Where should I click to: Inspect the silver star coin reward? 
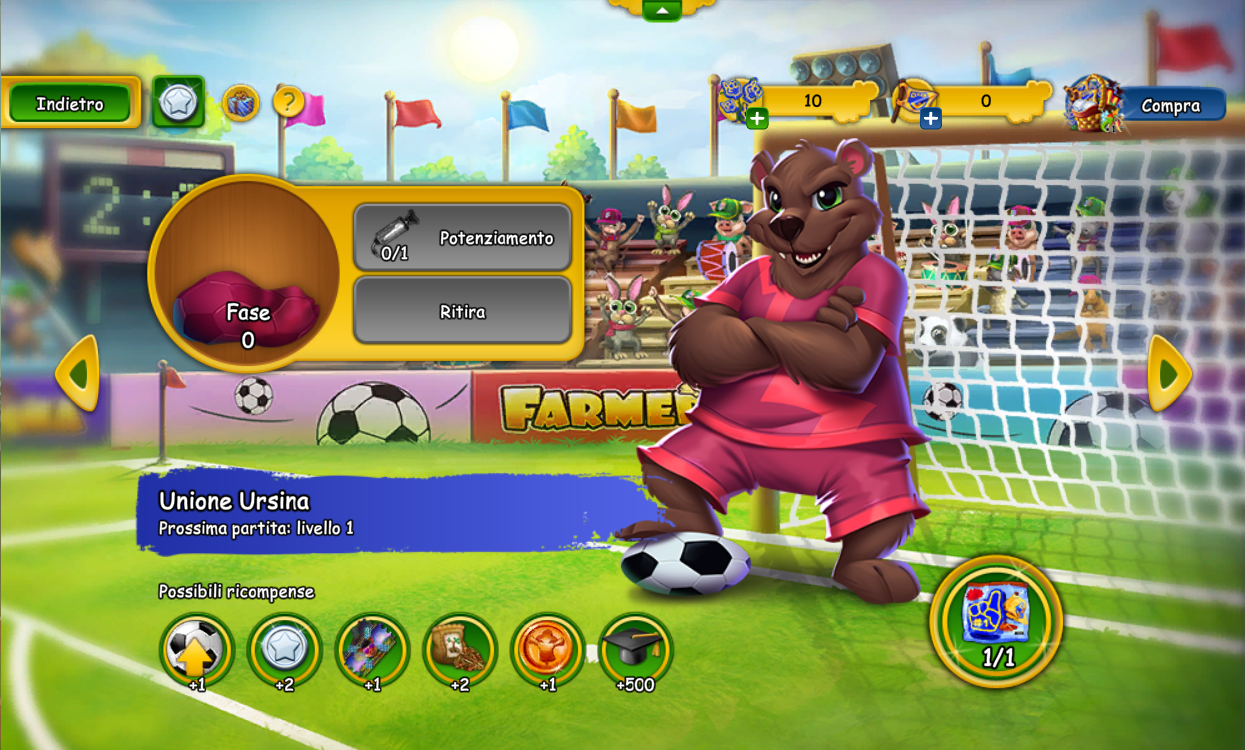click(284, 650)
